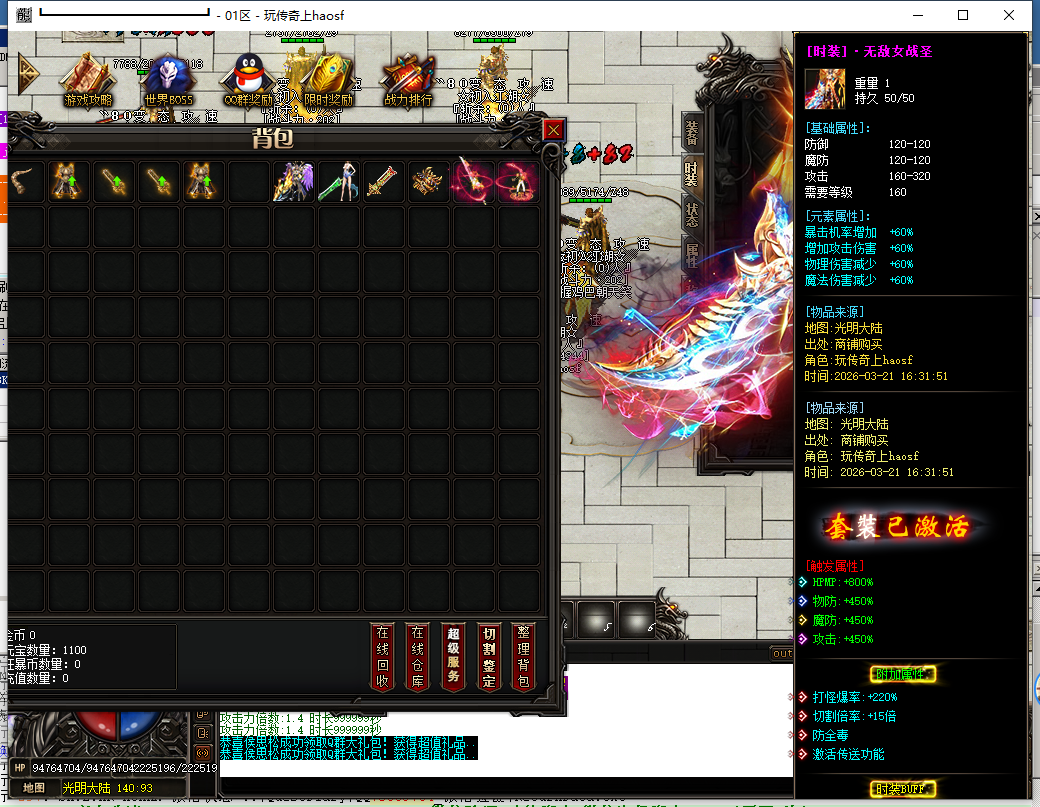This screenshot has height=807, width=1040.
Task: Show the 战力排行 power ranking
Action: point(408,78)
